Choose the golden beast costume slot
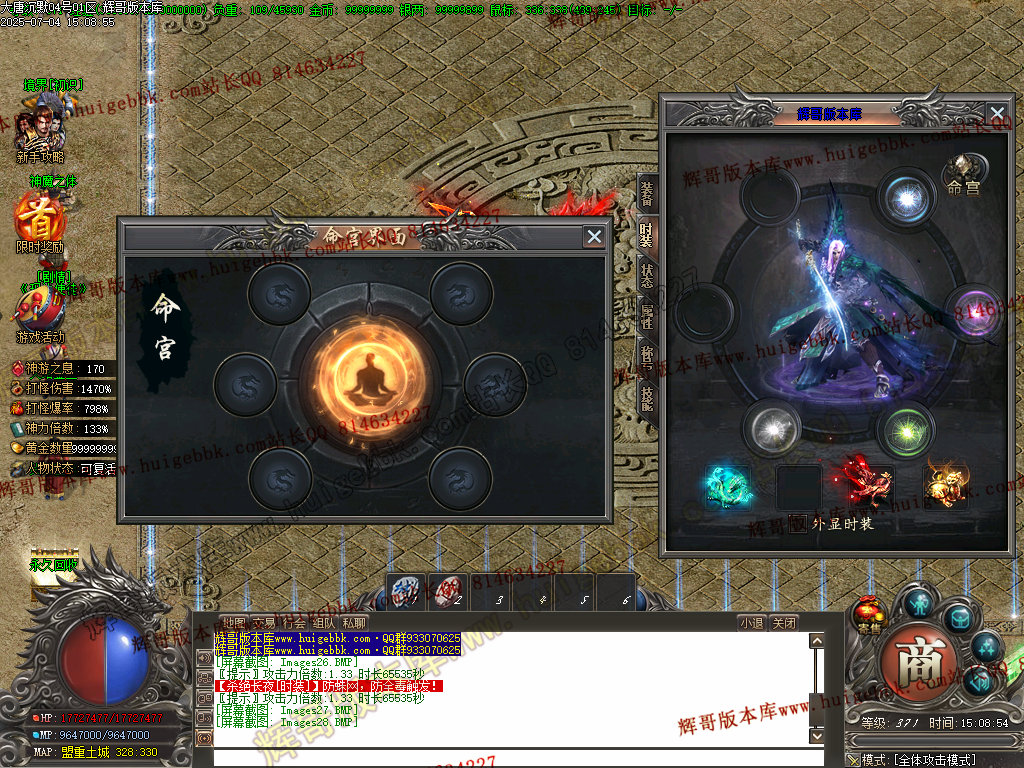This screenshot has height=768, width=1024. (x=944, y=482)
